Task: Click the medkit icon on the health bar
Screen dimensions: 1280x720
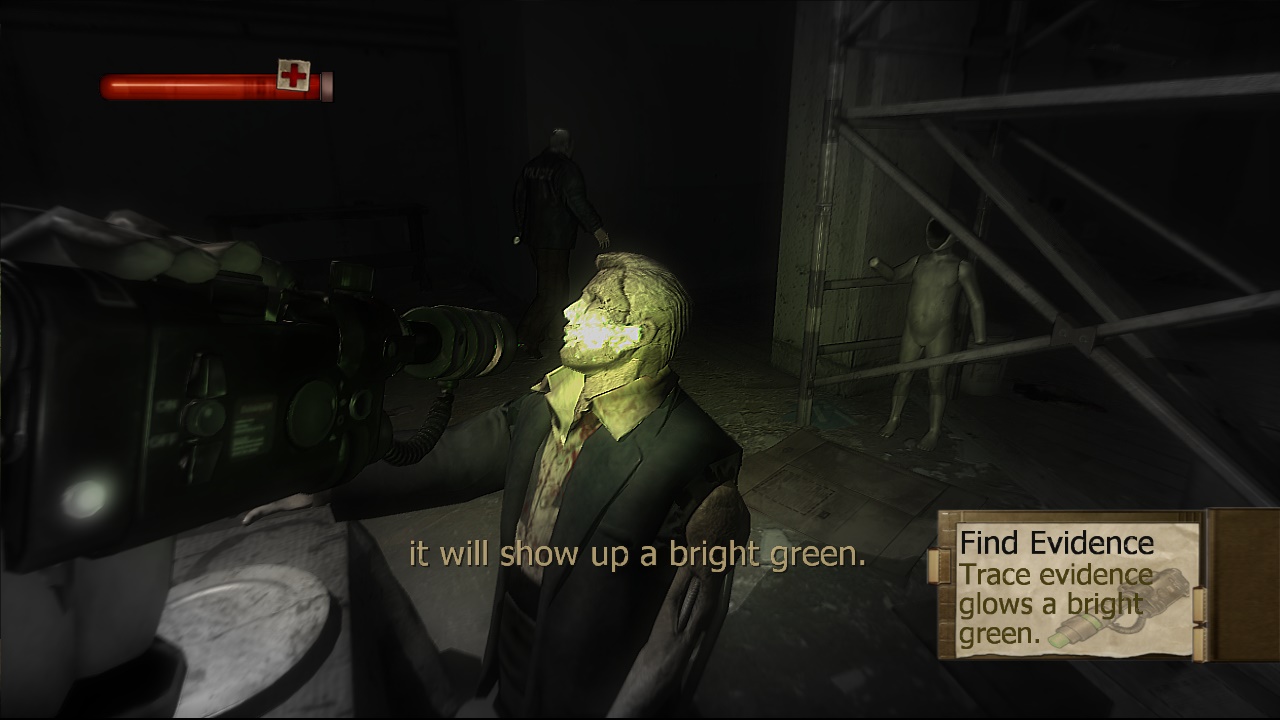Action: click(x=294, y=76)
